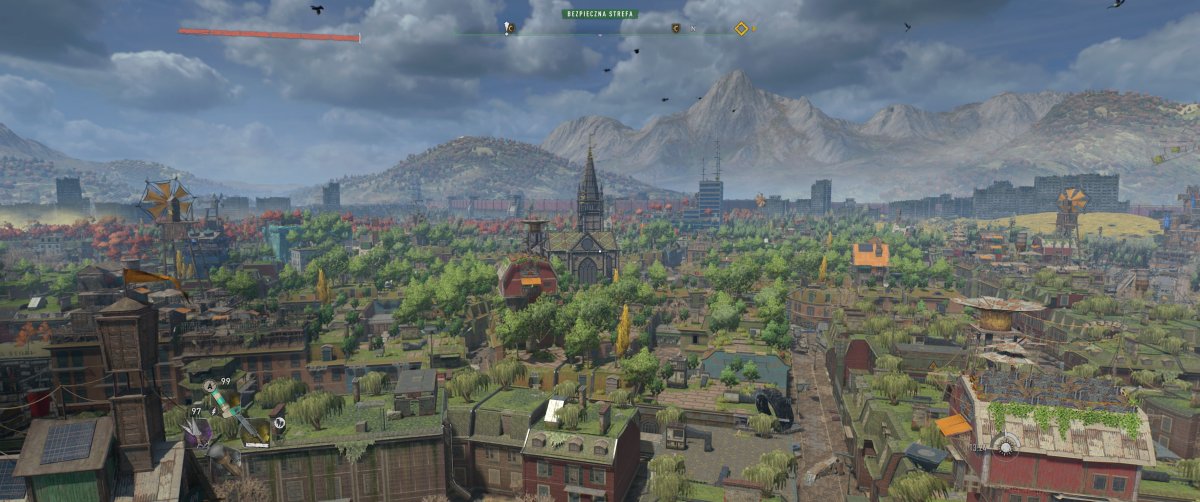
Task: Click the crescent moon compass marker with exclamation mark
Action: click(507, 27)
